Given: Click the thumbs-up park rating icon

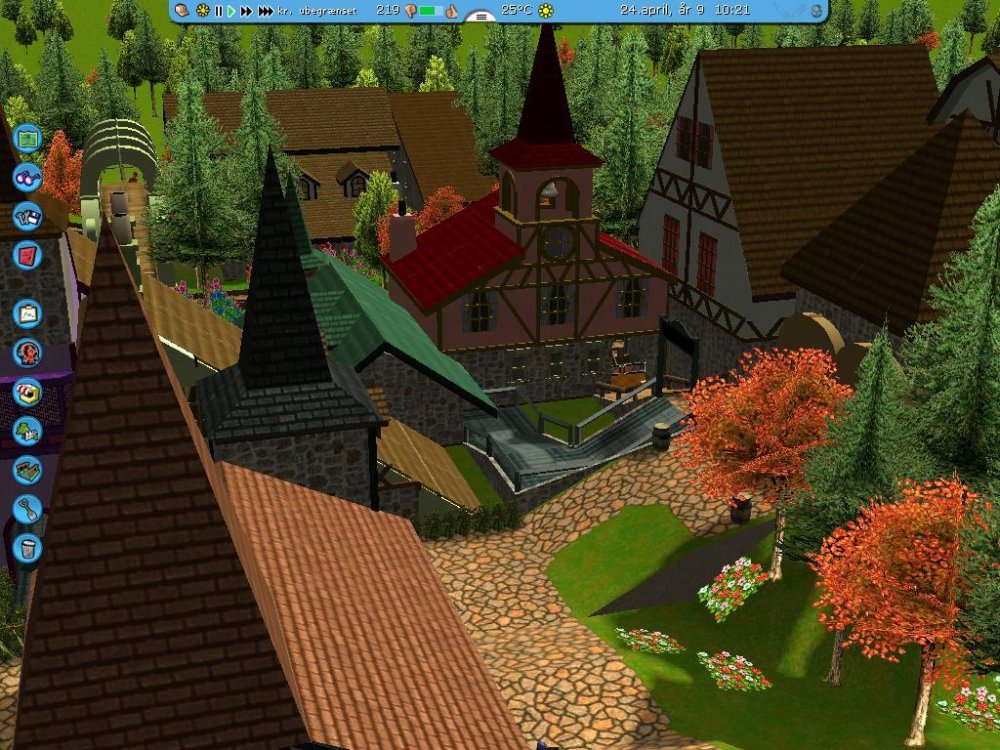Looking at the screenshot, I should pyautogui.click(x=451, y=11).
